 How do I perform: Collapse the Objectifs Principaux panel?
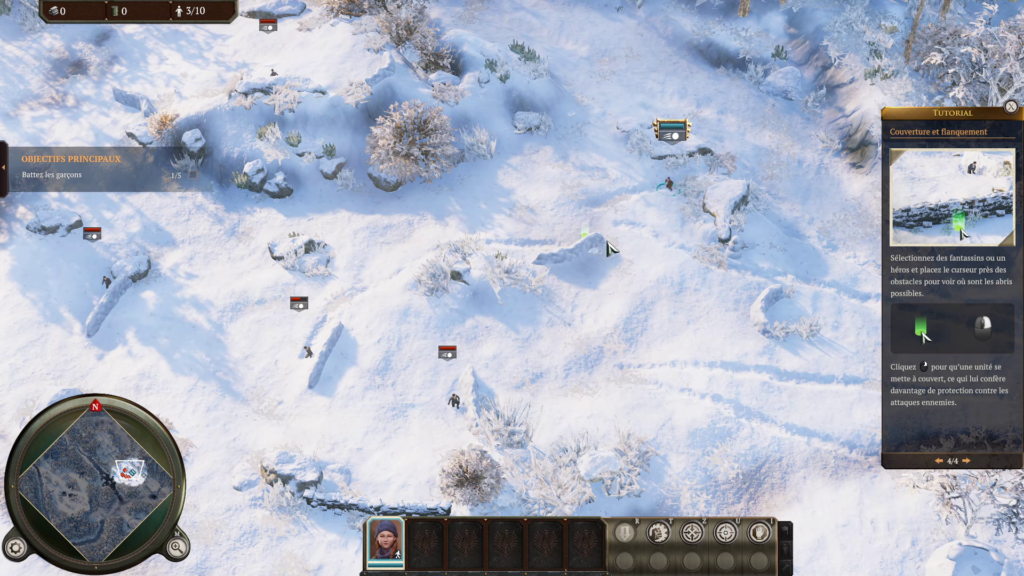coord(4,167)
